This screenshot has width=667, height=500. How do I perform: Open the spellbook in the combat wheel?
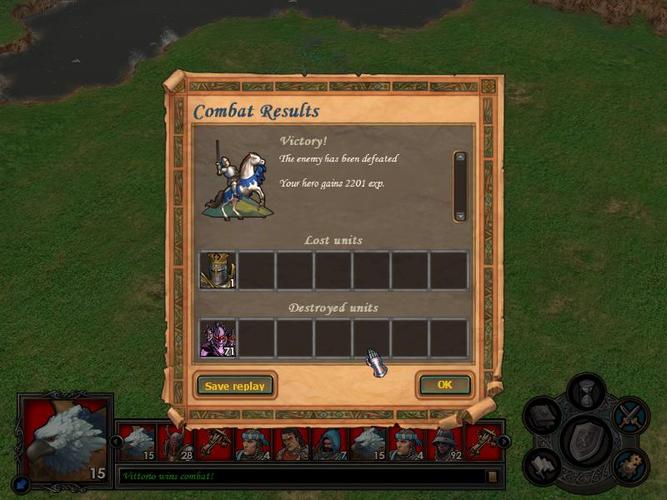coord(542,415)
